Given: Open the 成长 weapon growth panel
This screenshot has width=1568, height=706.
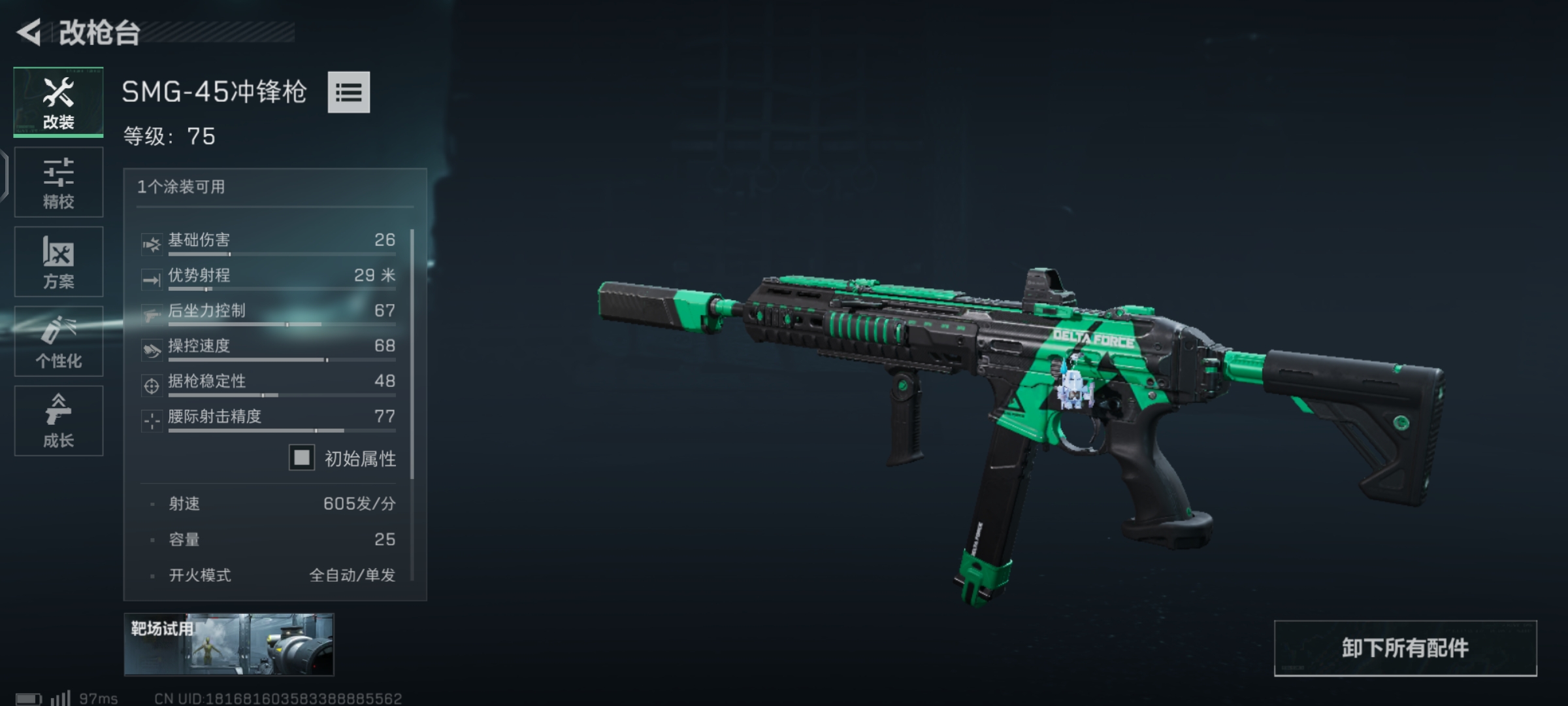Looking at the screenshot, I should coord(58,421).
